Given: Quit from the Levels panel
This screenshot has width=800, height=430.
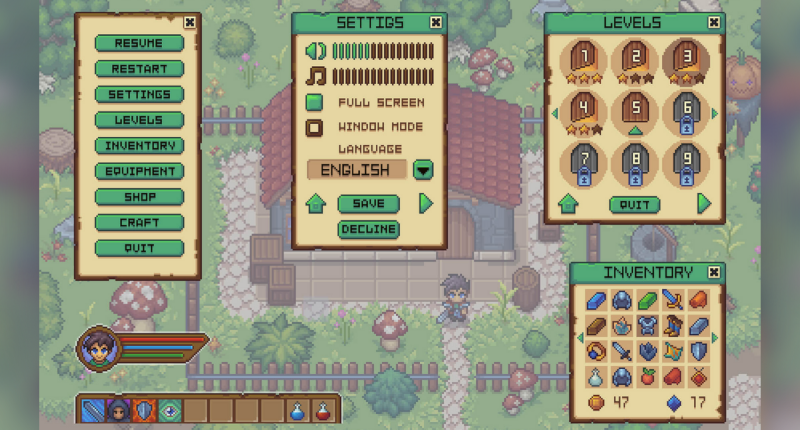Looking at the screenshot, I should (x=634, y=205).
